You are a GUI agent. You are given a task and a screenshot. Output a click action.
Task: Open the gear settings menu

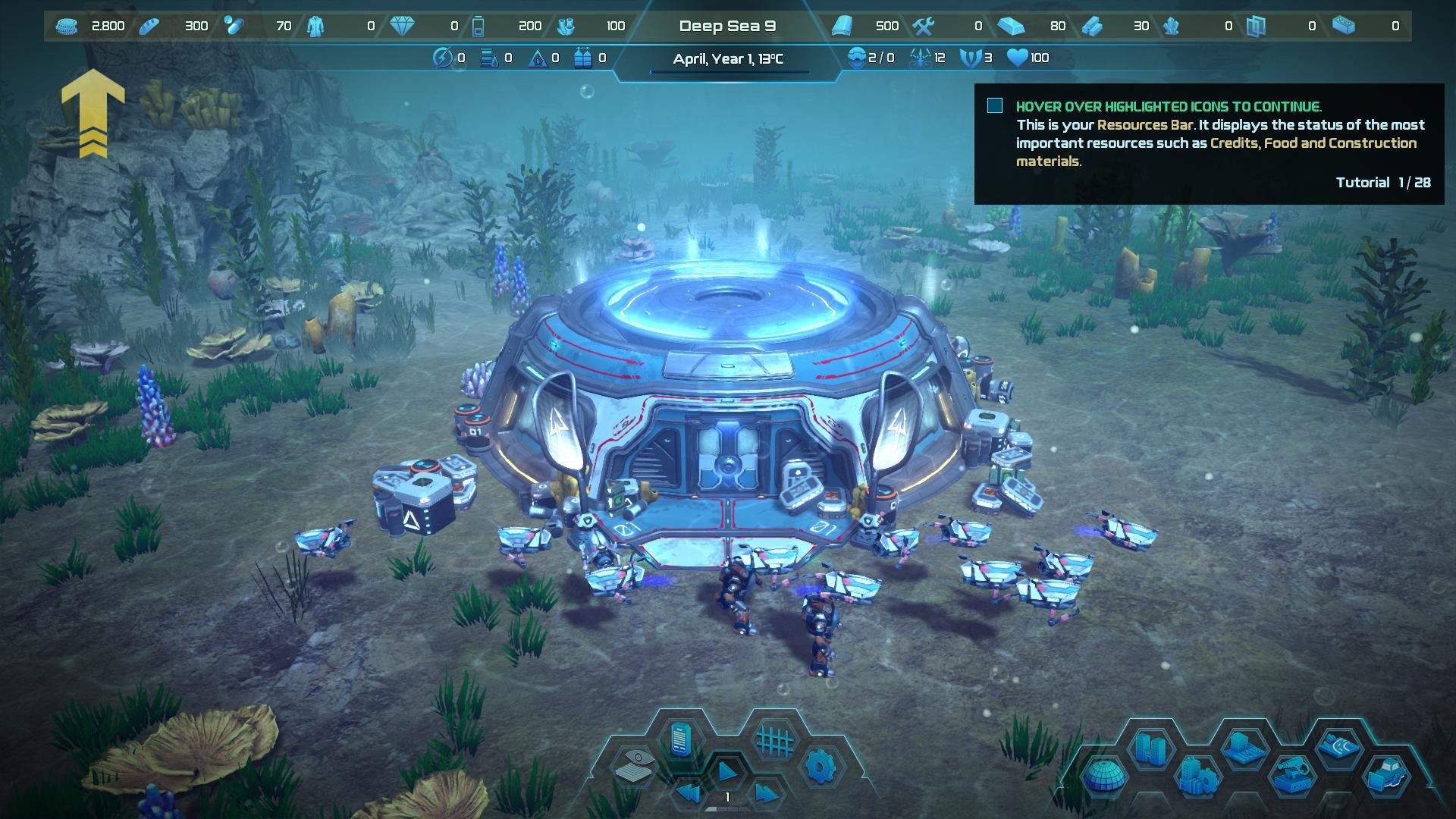tap(821, 766)
